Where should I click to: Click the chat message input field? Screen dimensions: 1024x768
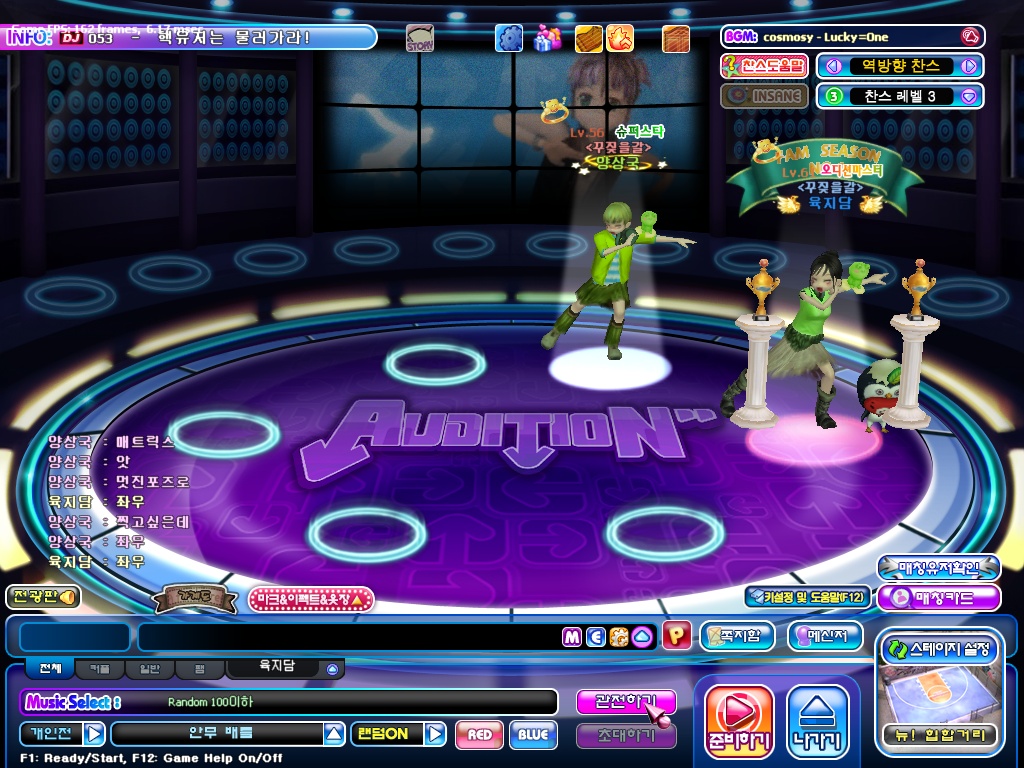click(x=348, y=637)
